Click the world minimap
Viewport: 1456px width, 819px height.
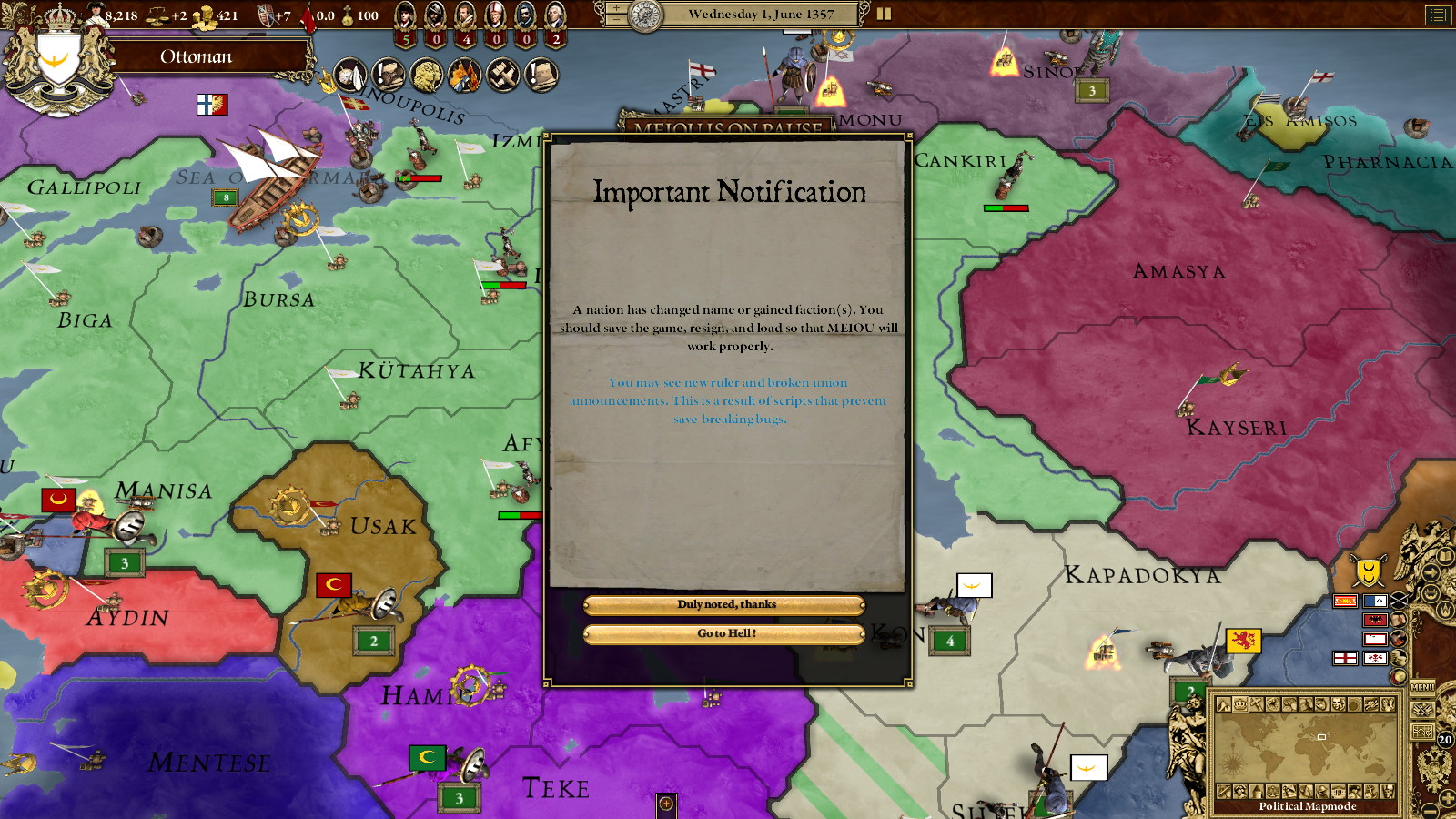pyautogui.click(x=1306, y=747)
